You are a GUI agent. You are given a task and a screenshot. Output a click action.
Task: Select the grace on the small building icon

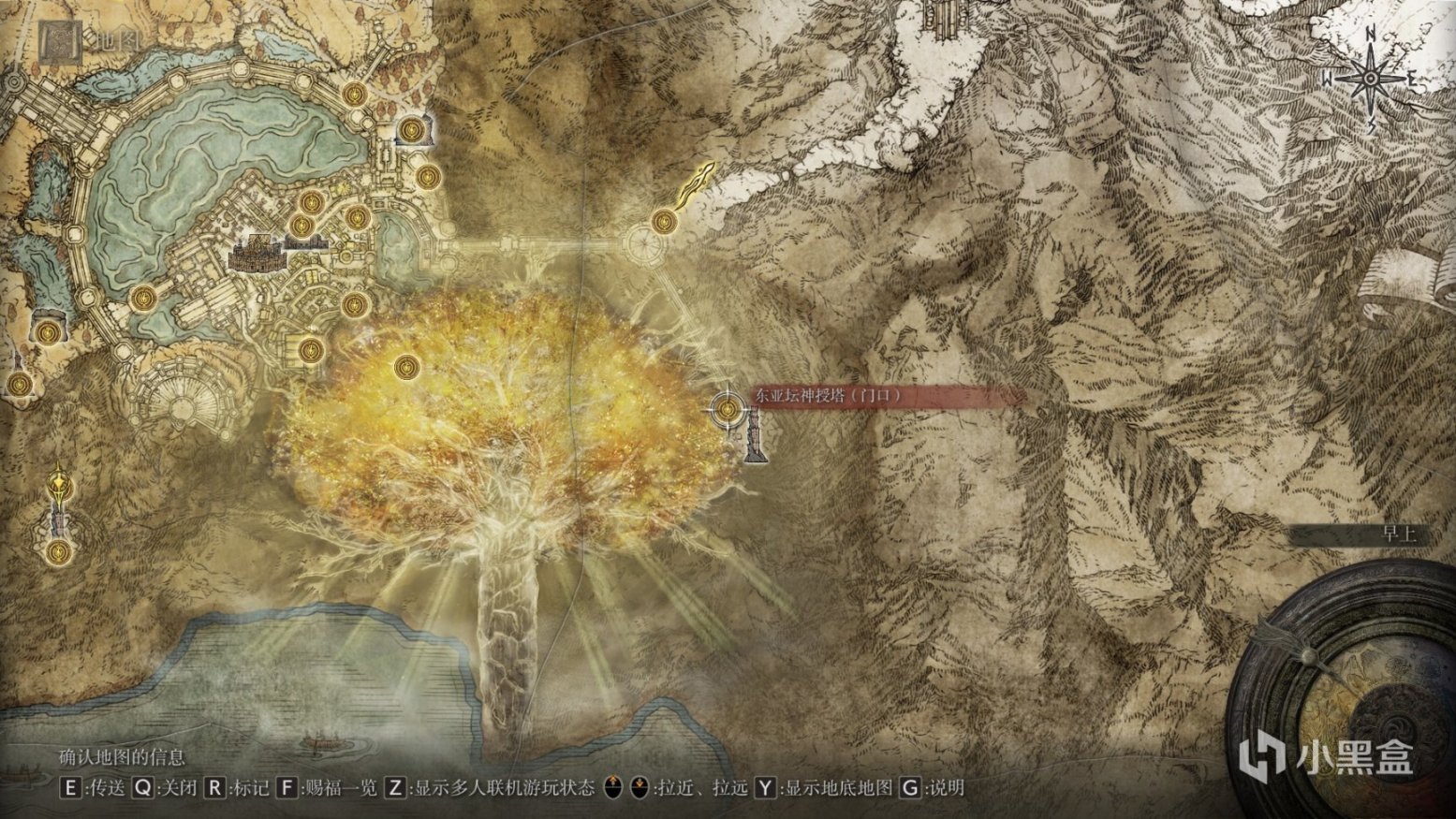click(x=411, y=128)
